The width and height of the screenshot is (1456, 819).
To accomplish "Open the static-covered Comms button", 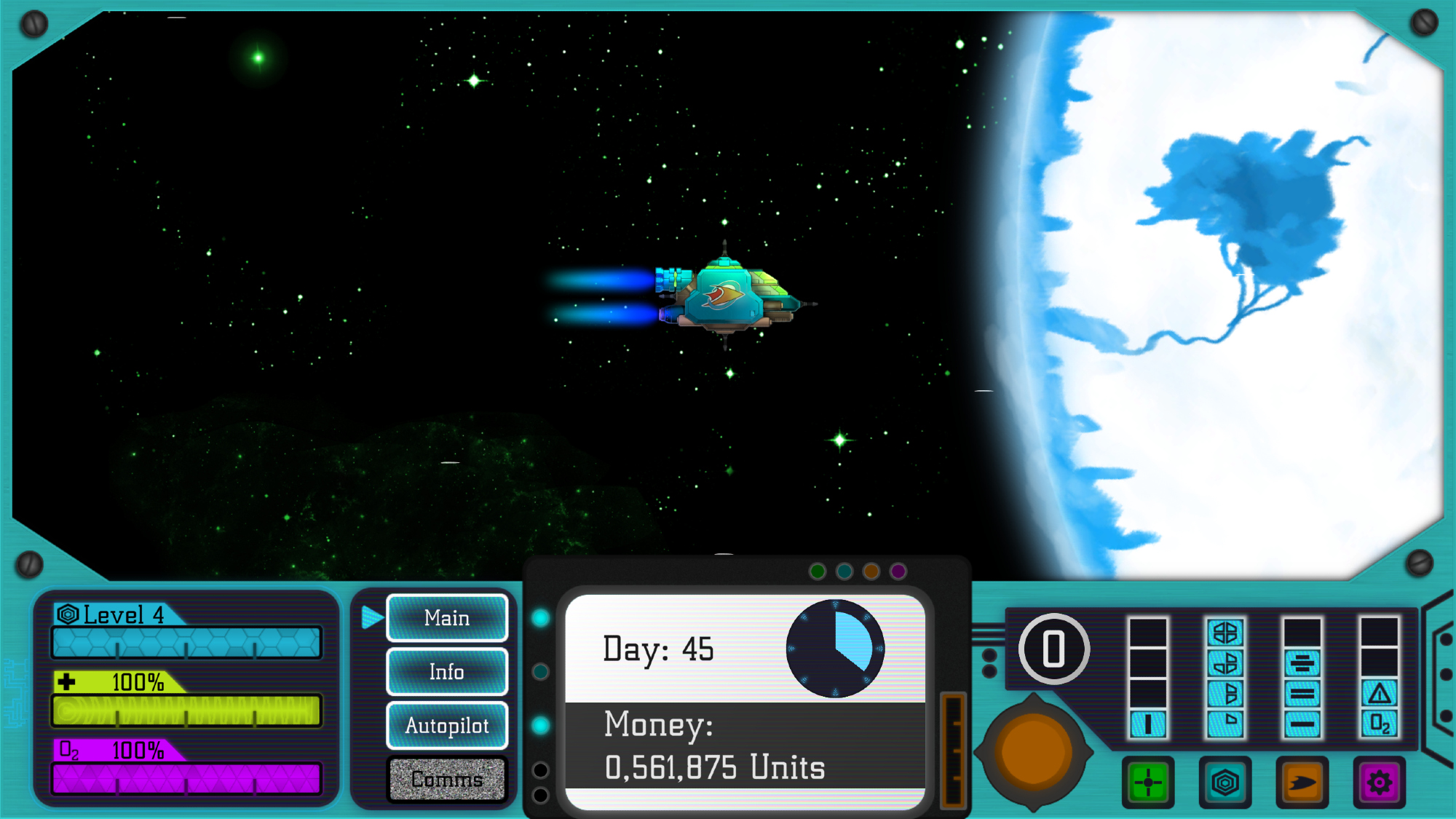I will tap(447, 779).
